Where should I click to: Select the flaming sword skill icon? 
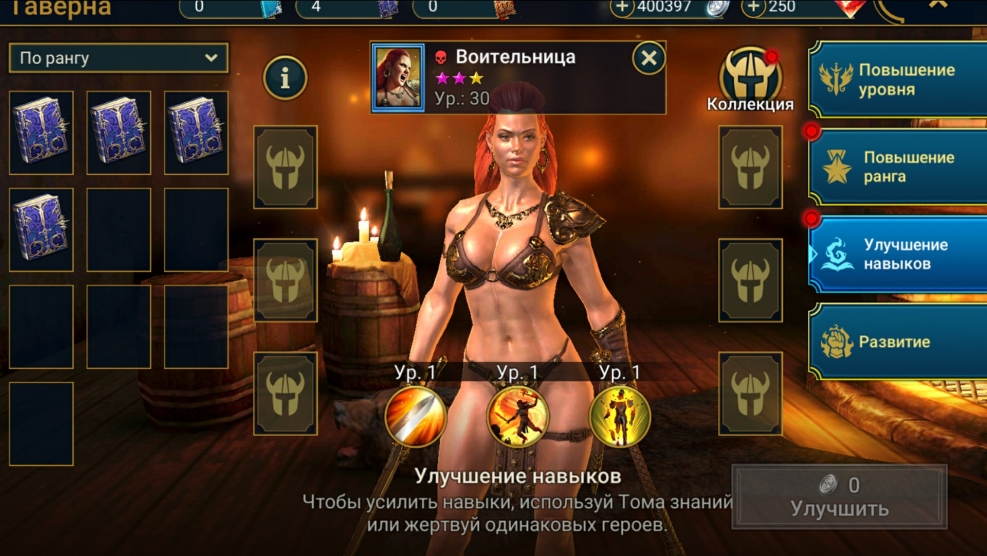[415, 415]
